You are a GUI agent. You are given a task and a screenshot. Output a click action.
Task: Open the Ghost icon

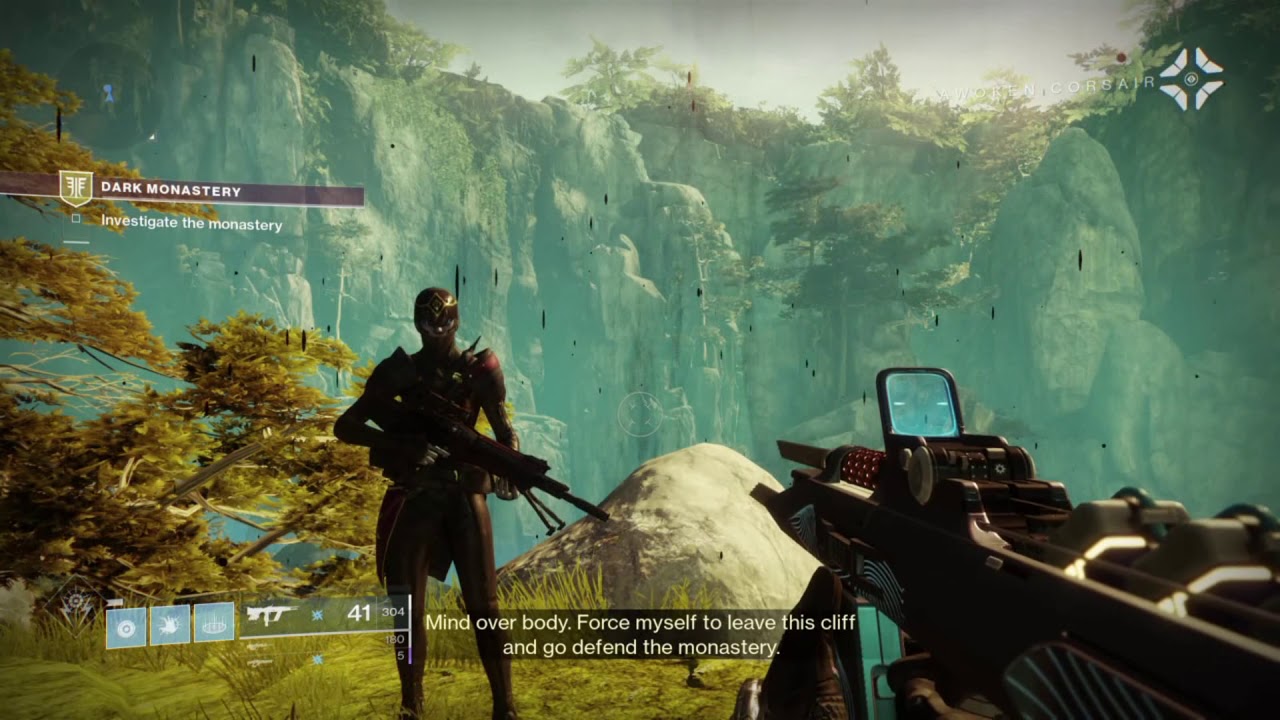1191,78
